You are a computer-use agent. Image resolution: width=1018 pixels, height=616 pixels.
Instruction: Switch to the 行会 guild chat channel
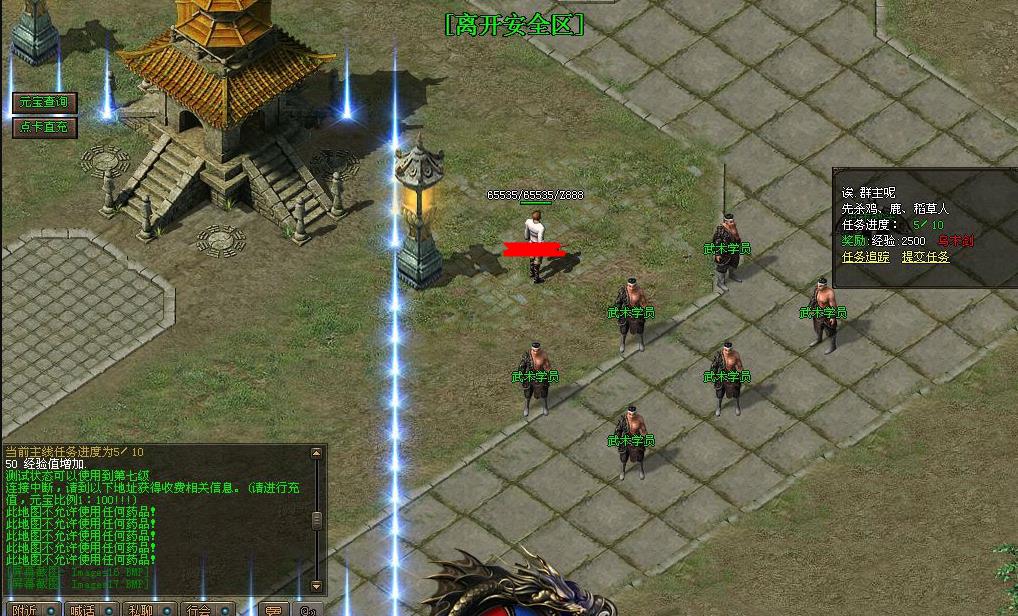pyautogui.click(x=199, y=609)
